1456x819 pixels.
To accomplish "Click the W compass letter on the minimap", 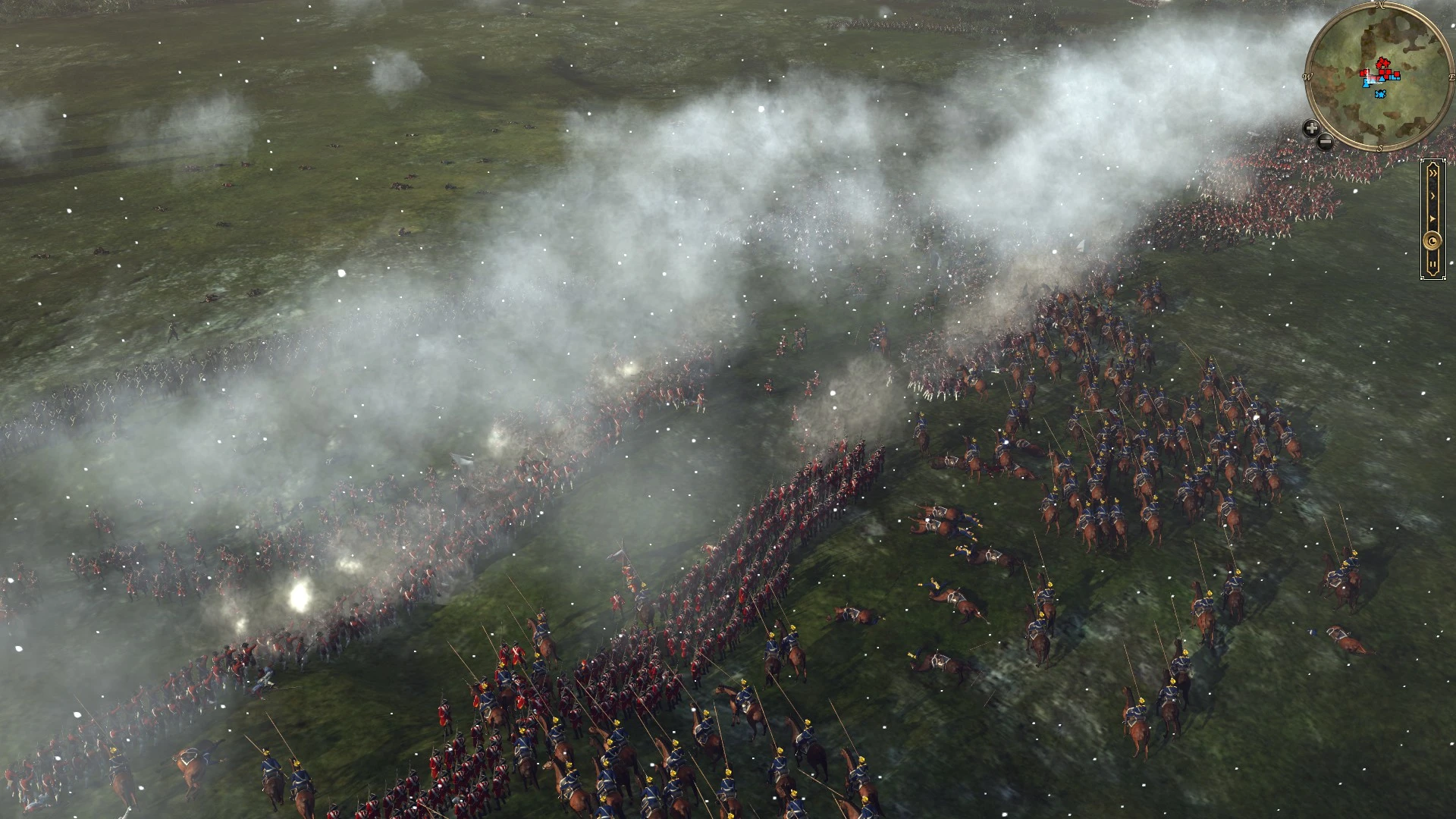I will [x=1307, y=76].
